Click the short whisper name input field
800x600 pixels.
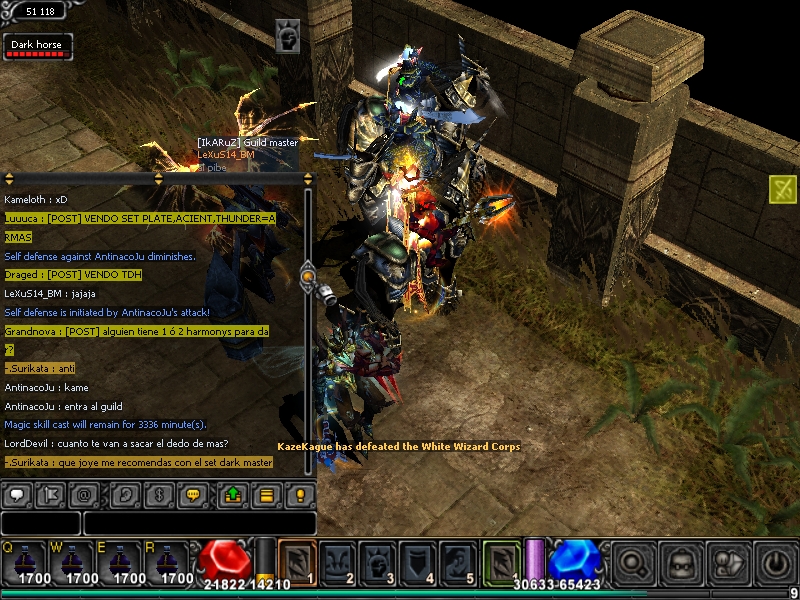pyautogui.click(x=41, y=523)
